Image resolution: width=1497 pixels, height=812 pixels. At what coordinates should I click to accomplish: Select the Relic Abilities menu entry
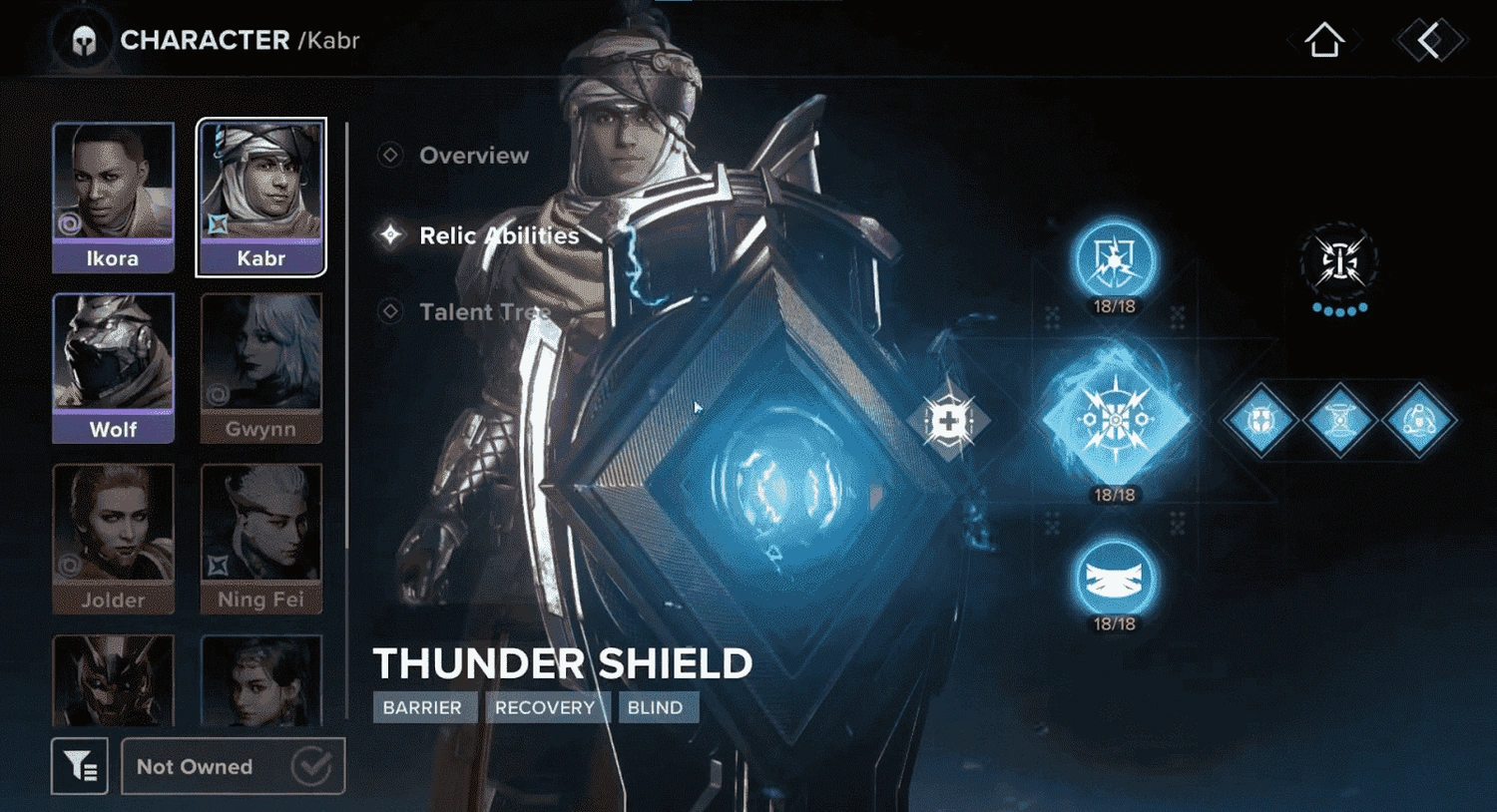coord(497,235)
